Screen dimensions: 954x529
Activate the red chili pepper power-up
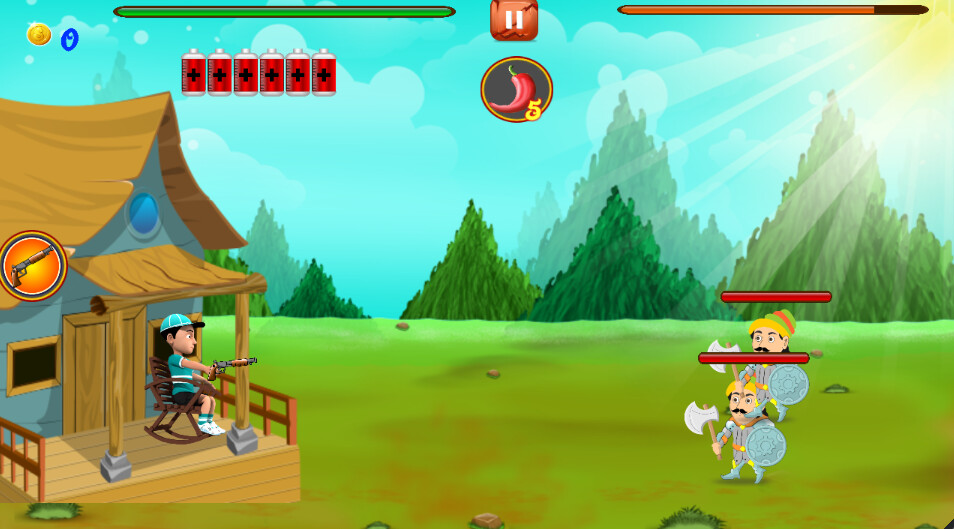click(516, 90)
